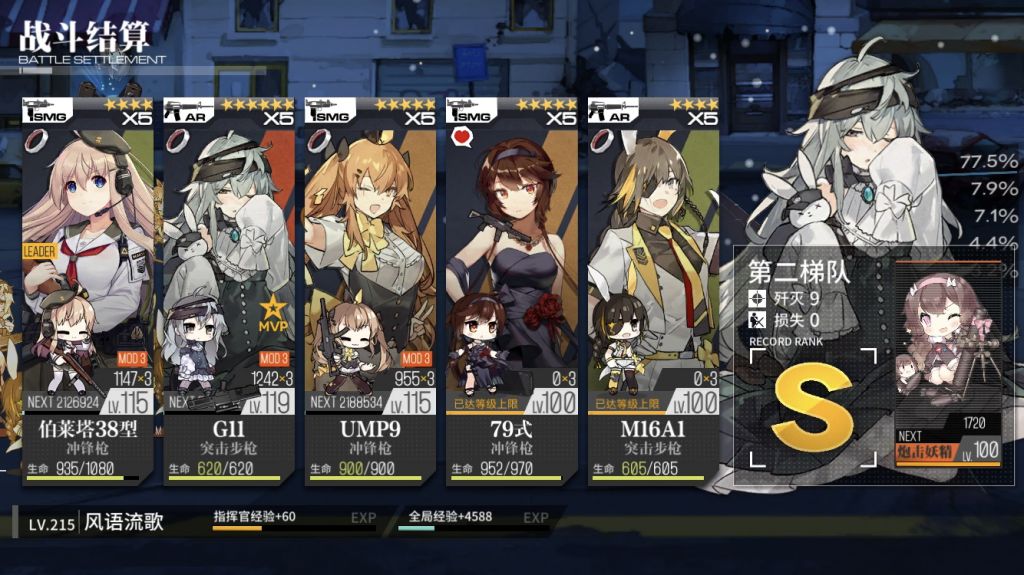Image resolution: width=1024 pixels, height=575 pixels.
Task: Choose the UMP9 submachine gun card
Action: click(370, 290)
